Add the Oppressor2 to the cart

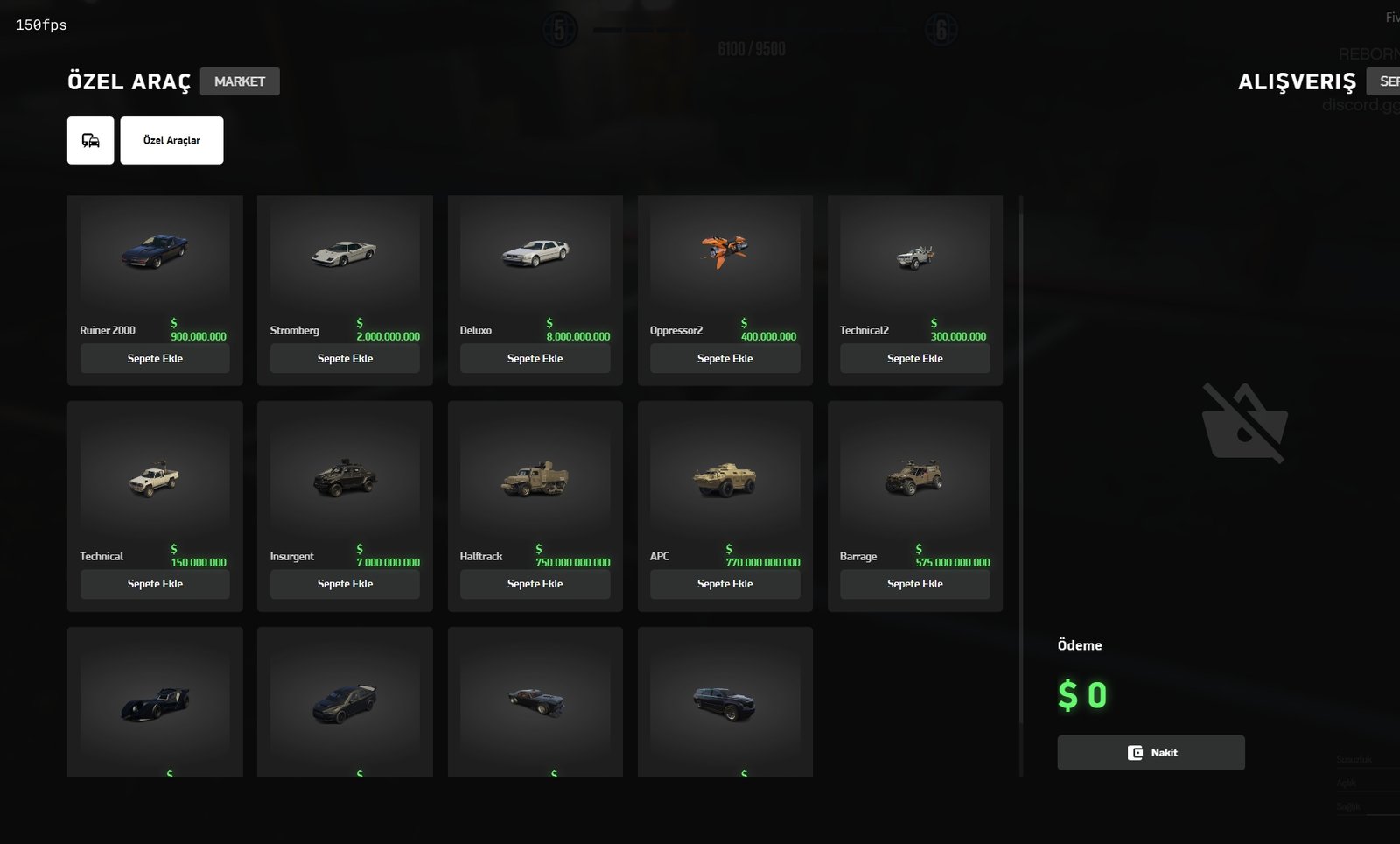point(724,358)
